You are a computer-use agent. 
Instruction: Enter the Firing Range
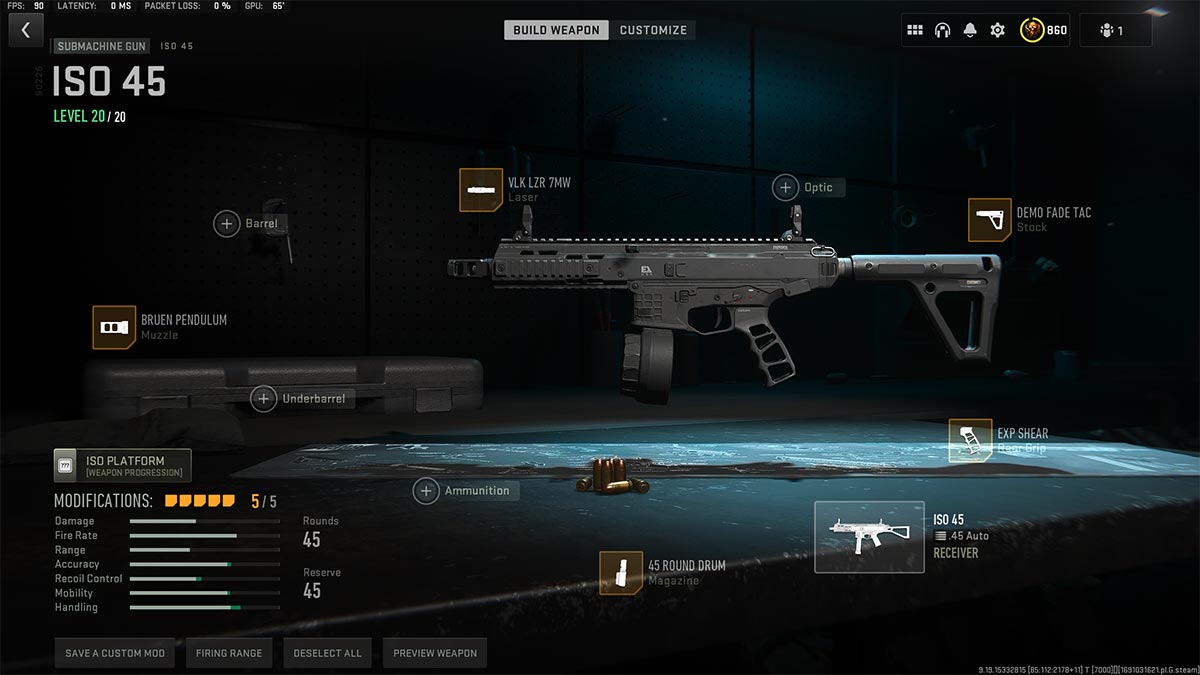click(x=229, y=653)
